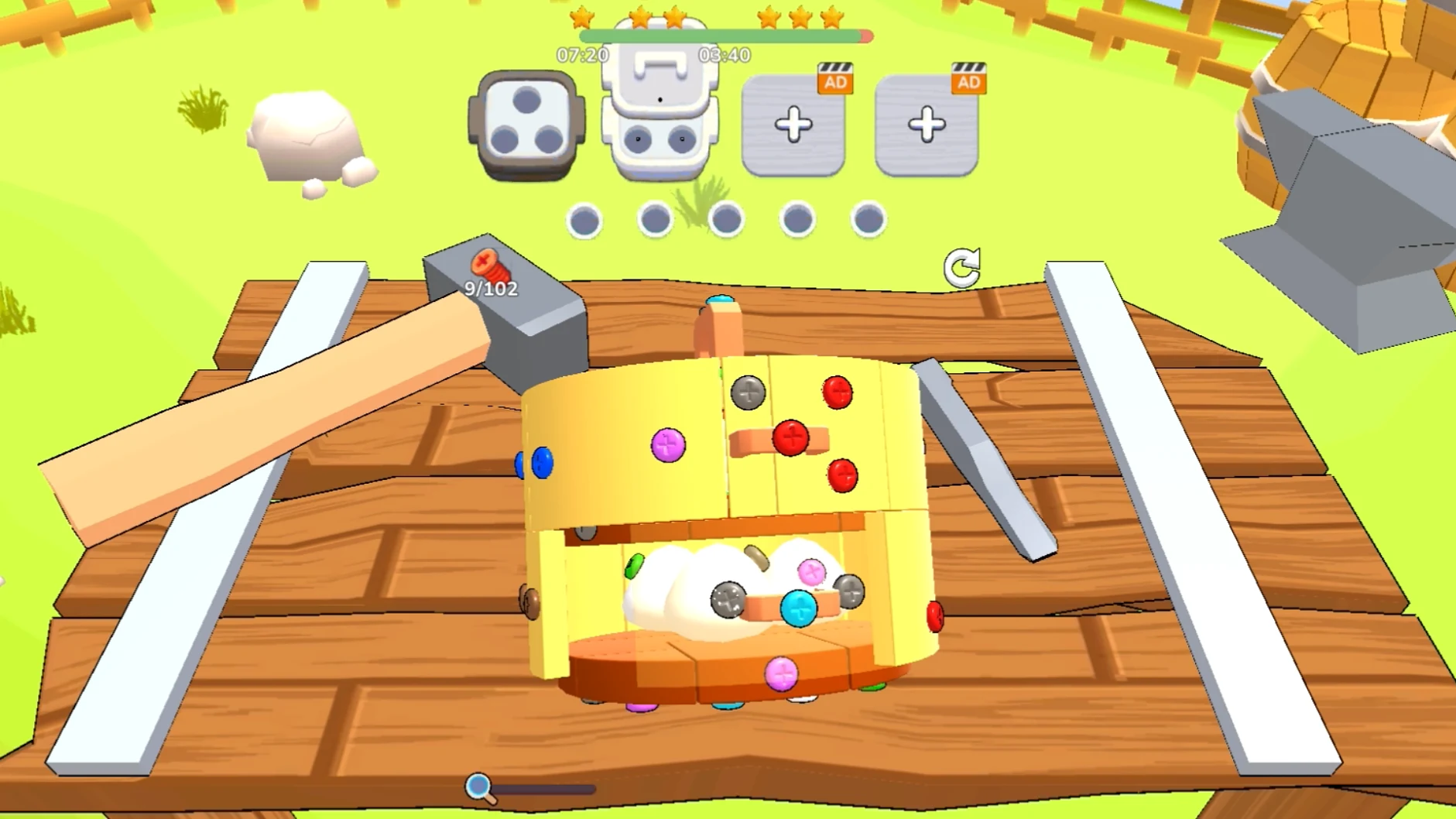This screenshot has height=819, width=1456.
Task: Tap the restart rotation arrow icon
Action: pyautogui.click(x=960, y=266)
